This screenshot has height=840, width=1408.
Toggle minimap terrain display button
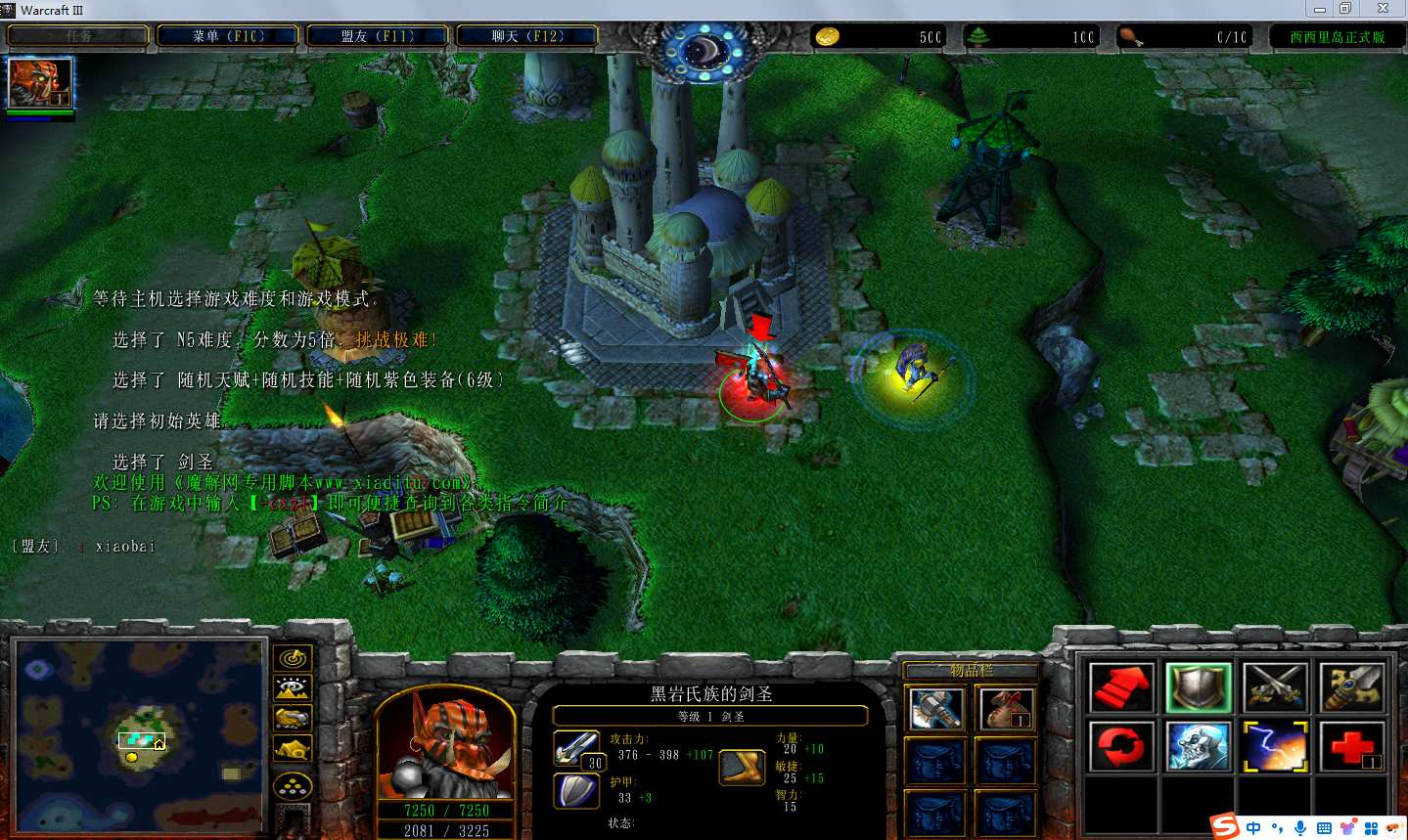(292, 688)
